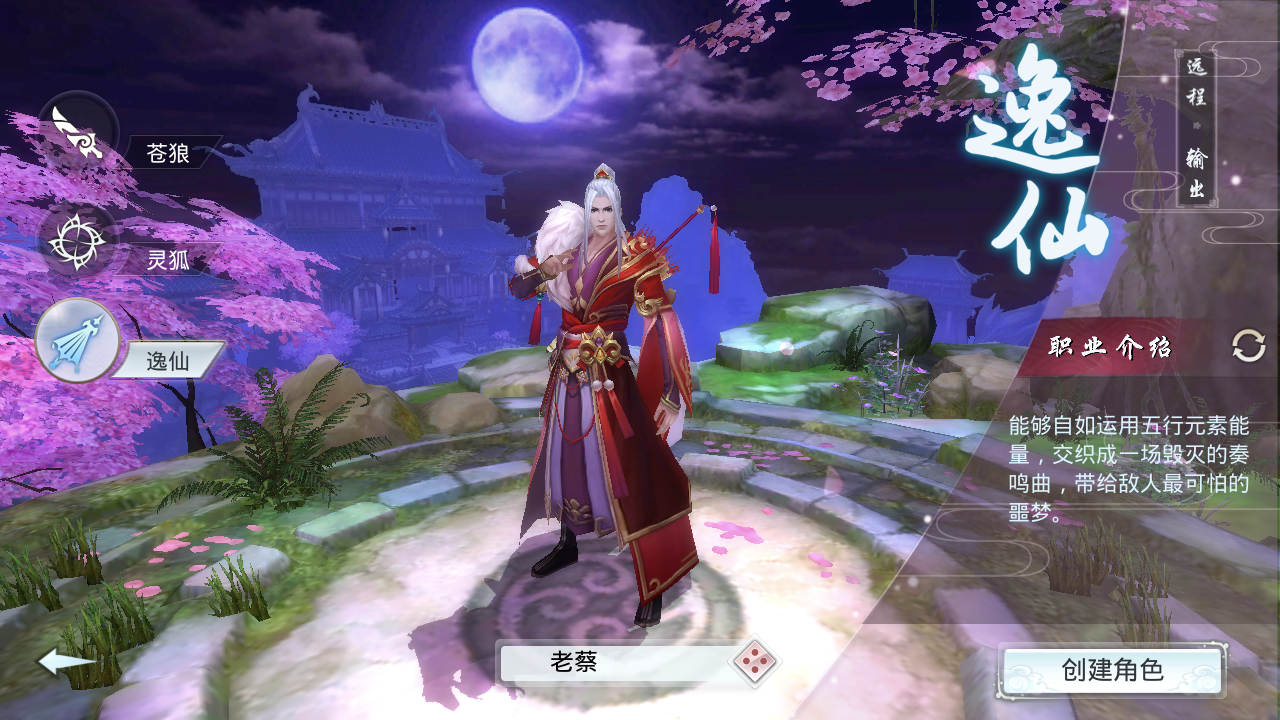This screenshot has width=1280, height=720.
Task: Go back with the arrow button
Action: pos(66,661)
